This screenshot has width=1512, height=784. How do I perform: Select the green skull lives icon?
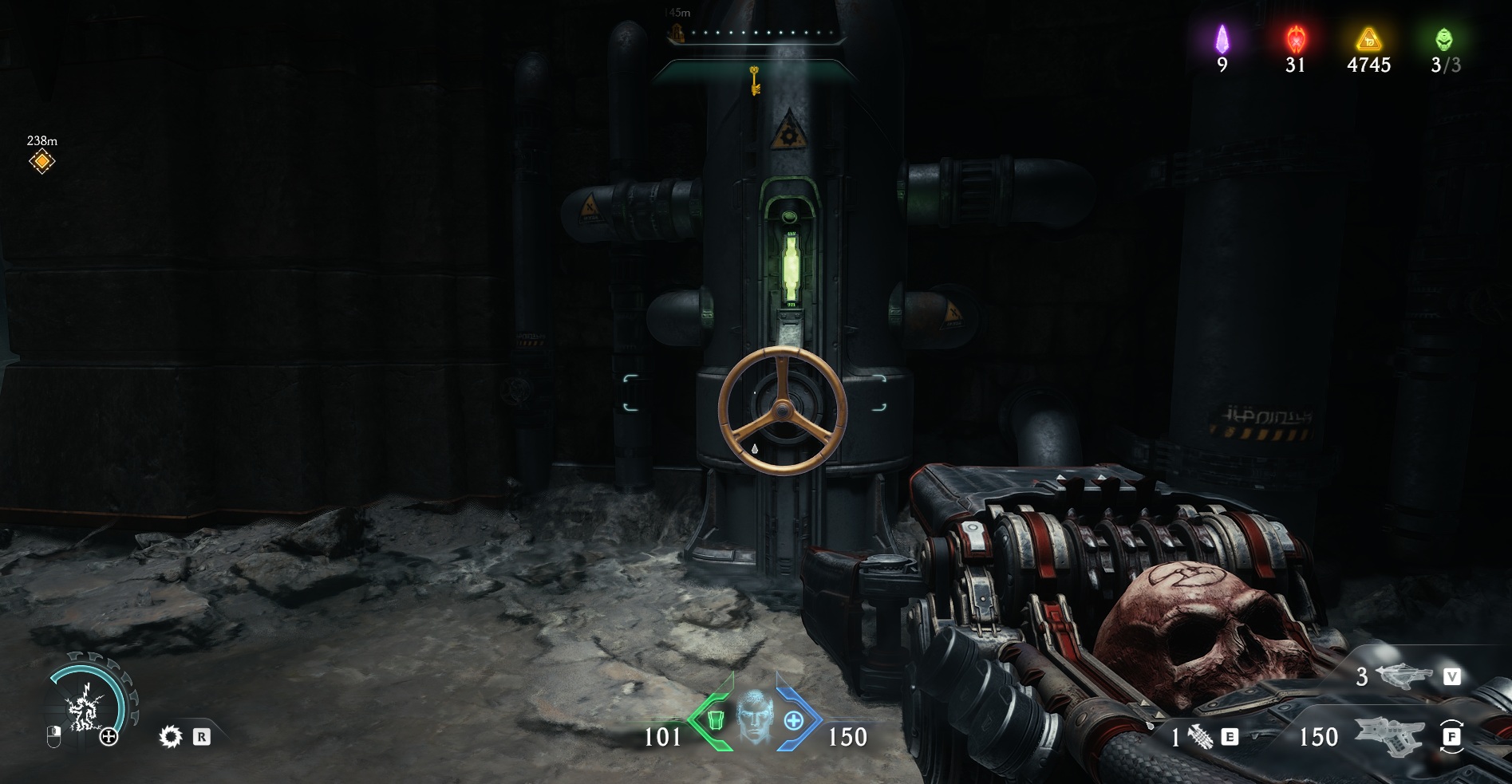(x=1443, y=38)
